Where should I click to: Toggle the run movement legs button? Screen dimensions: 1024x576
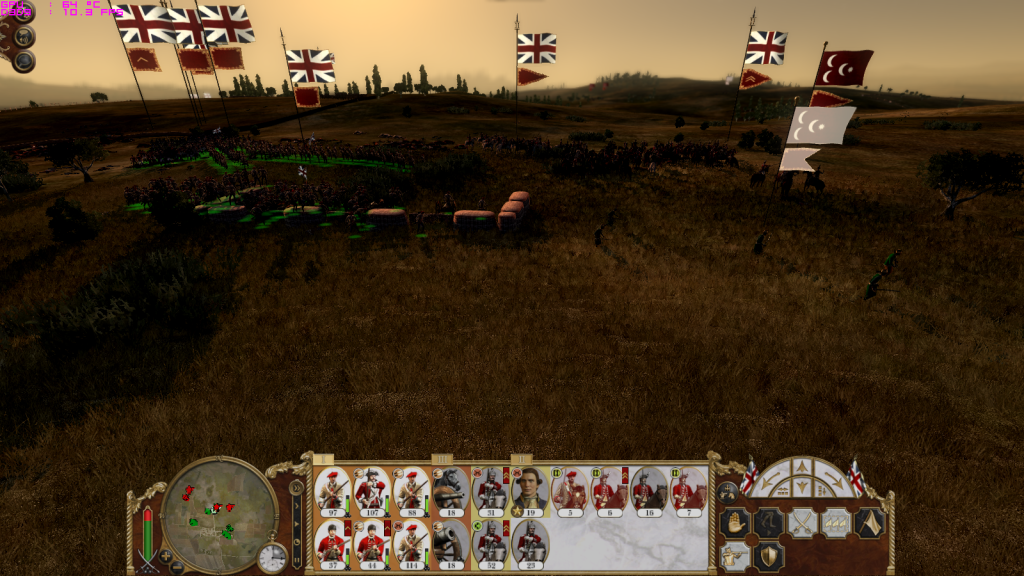tap(768, 523)
